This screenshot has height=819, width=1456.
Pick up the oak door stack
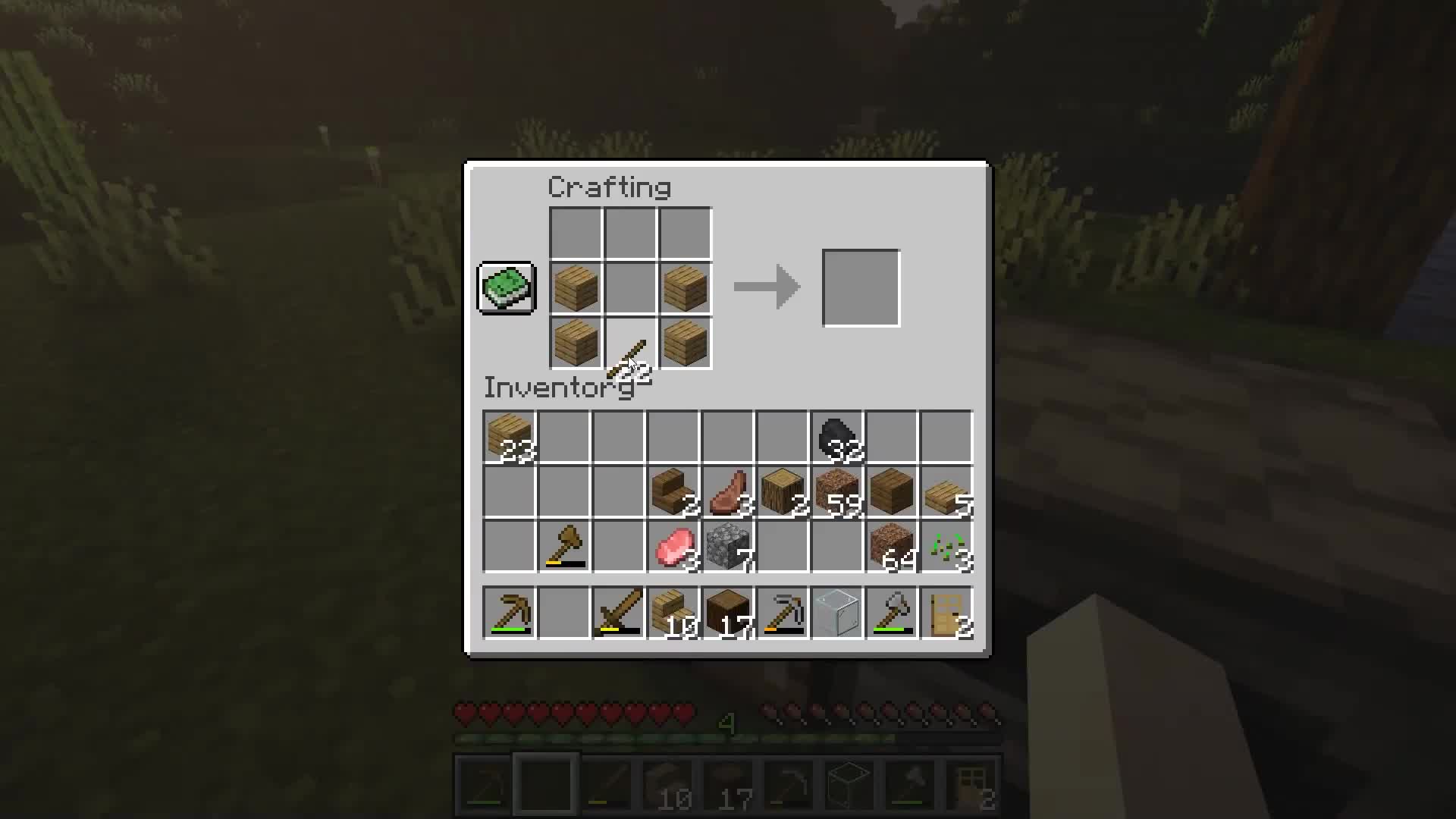click(946, 613)
